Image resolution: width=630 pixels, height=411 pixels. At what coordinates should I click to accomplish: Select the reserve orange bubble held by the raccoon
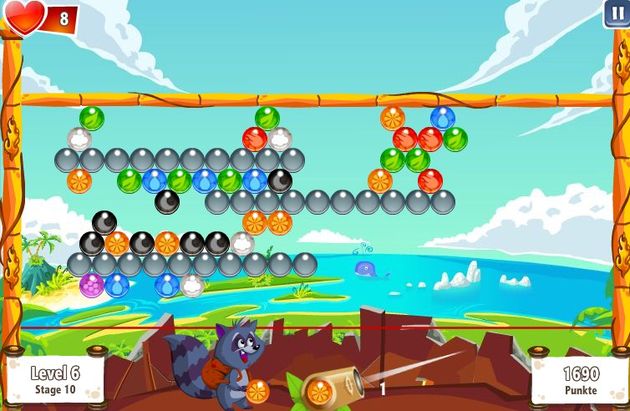click(x=257, y=390)
